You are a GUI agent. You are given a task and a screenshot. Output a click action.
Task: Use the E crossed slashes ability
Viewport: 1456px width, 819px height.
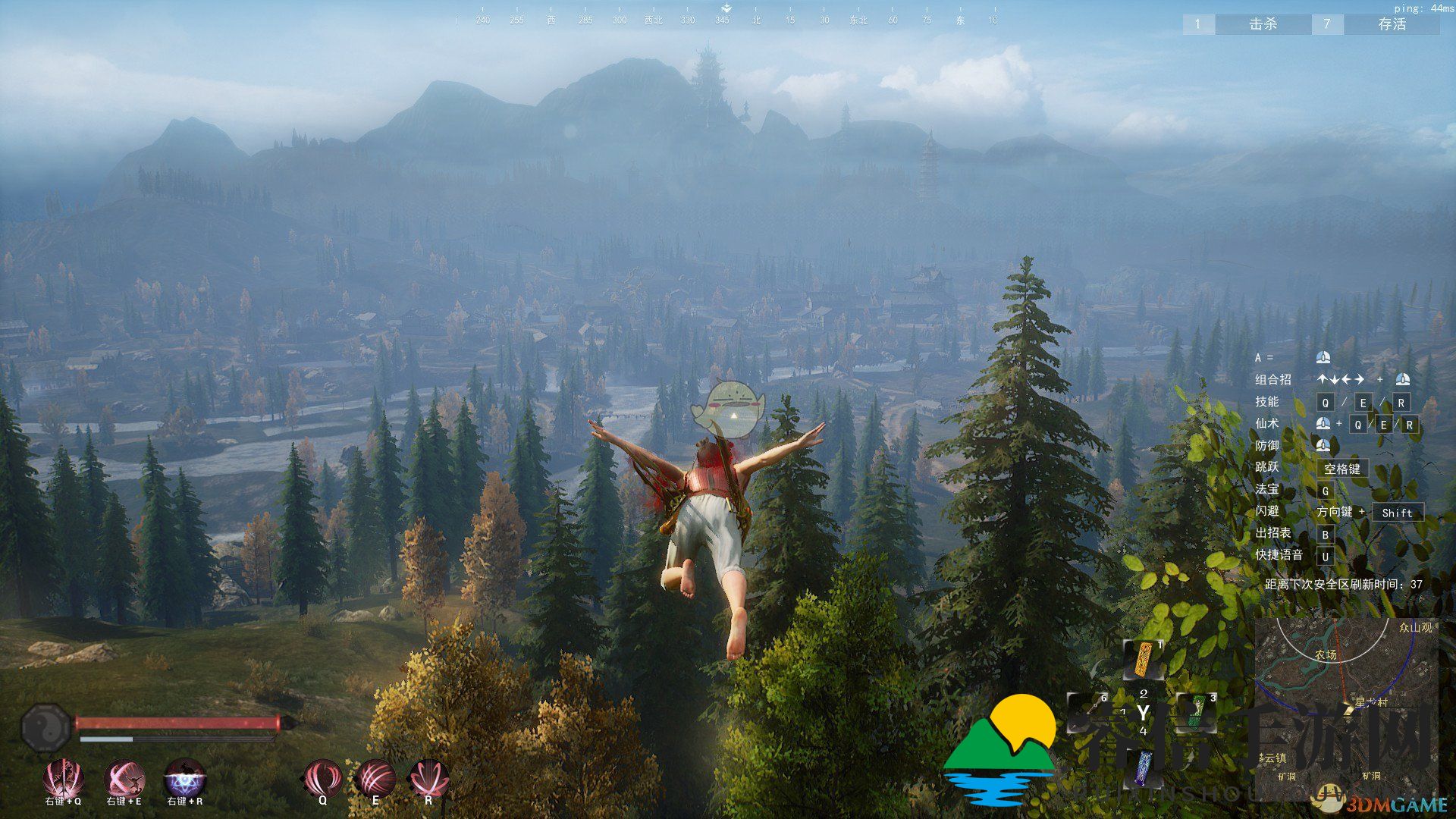coord(375,777)
